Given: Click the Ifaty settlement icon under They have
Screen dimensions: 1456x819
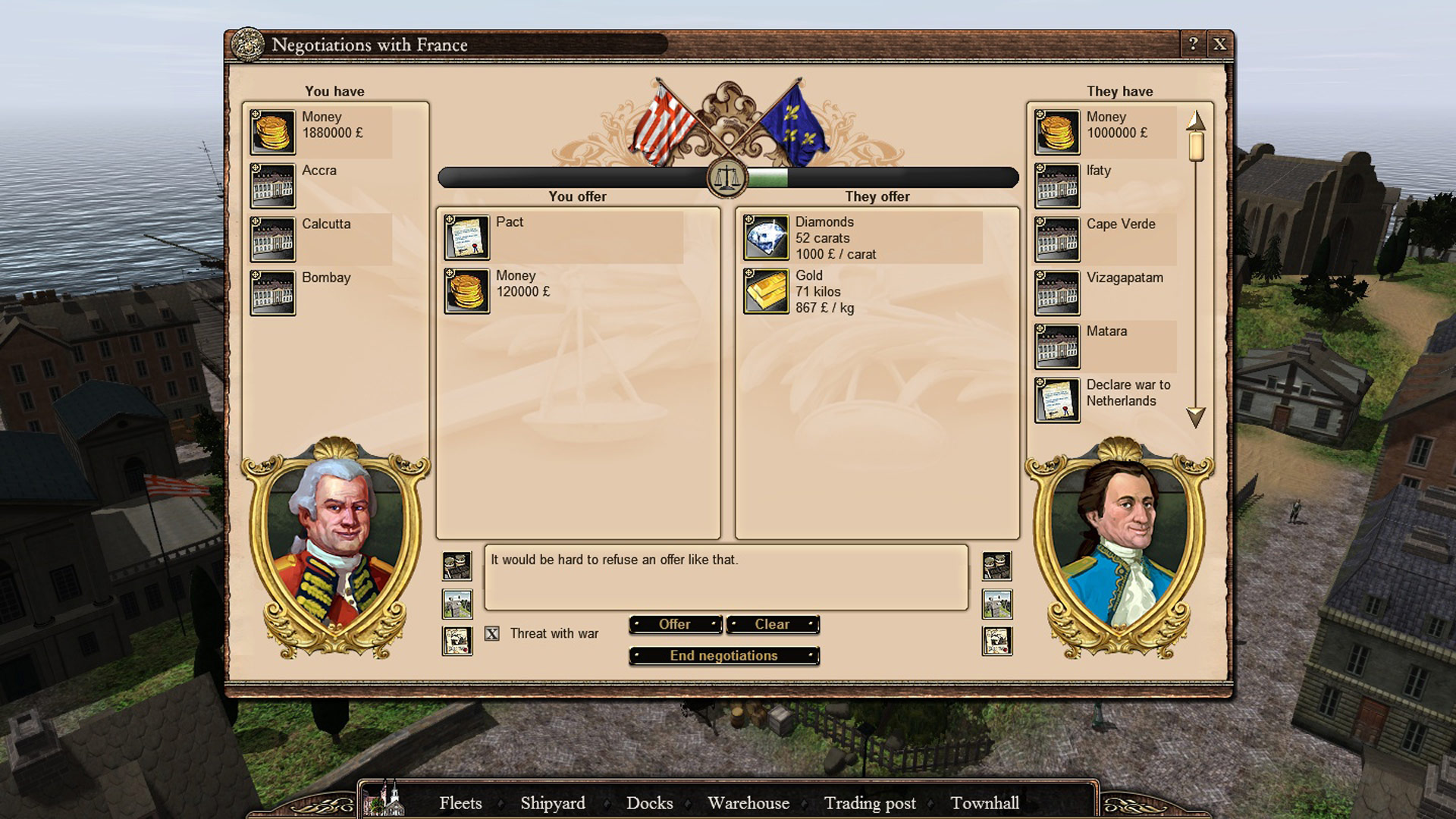Looking at the screenshot, I should (x=1056, y=184).
